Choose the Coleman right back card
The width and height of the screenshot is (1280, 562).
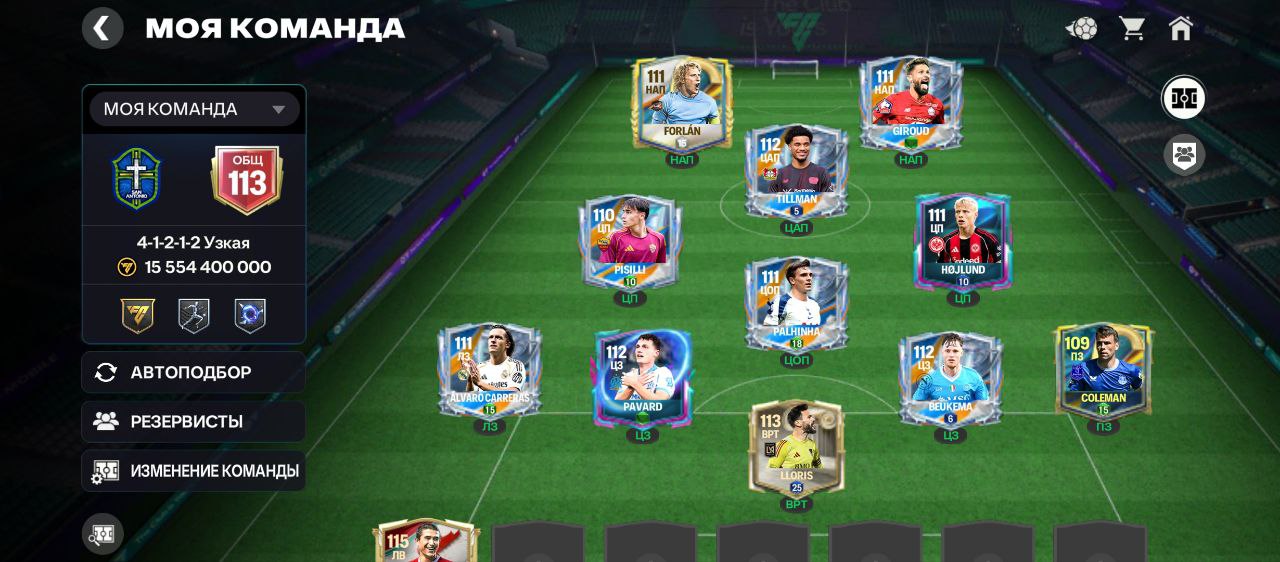point(1103,370)
